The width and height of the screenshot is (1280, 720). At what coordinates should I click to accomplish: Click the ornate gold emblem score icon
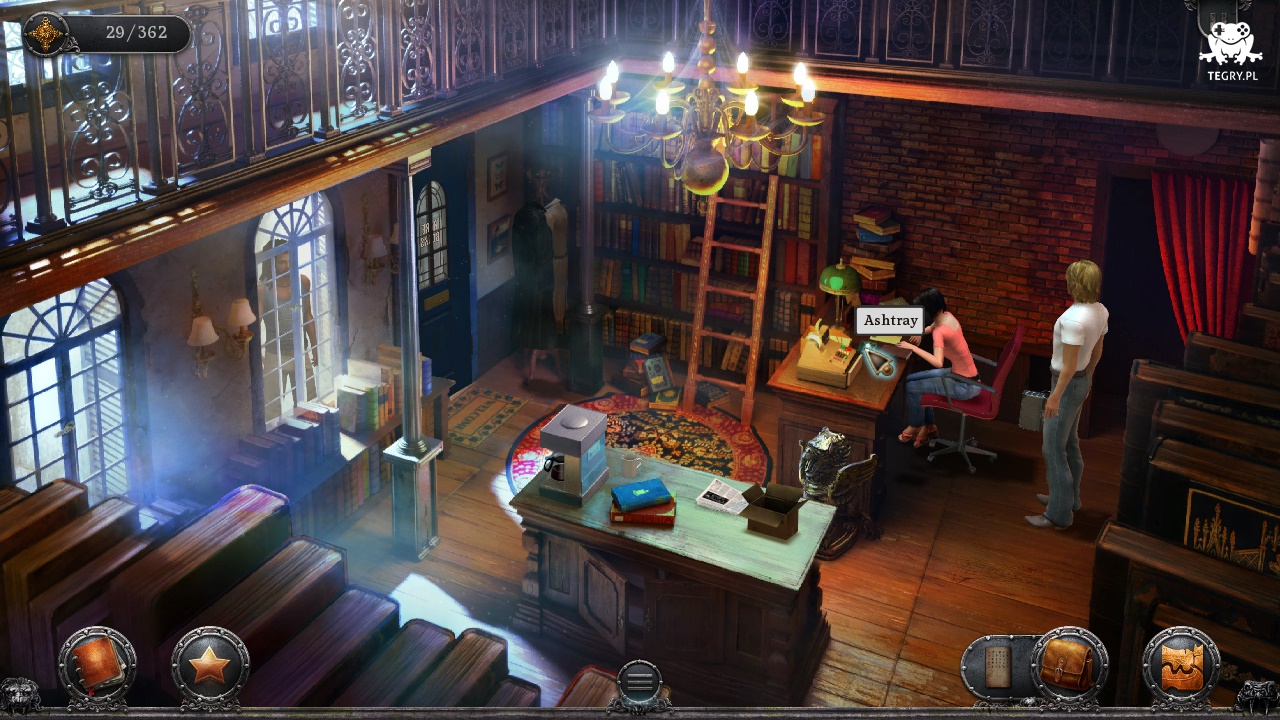[45, 33]
